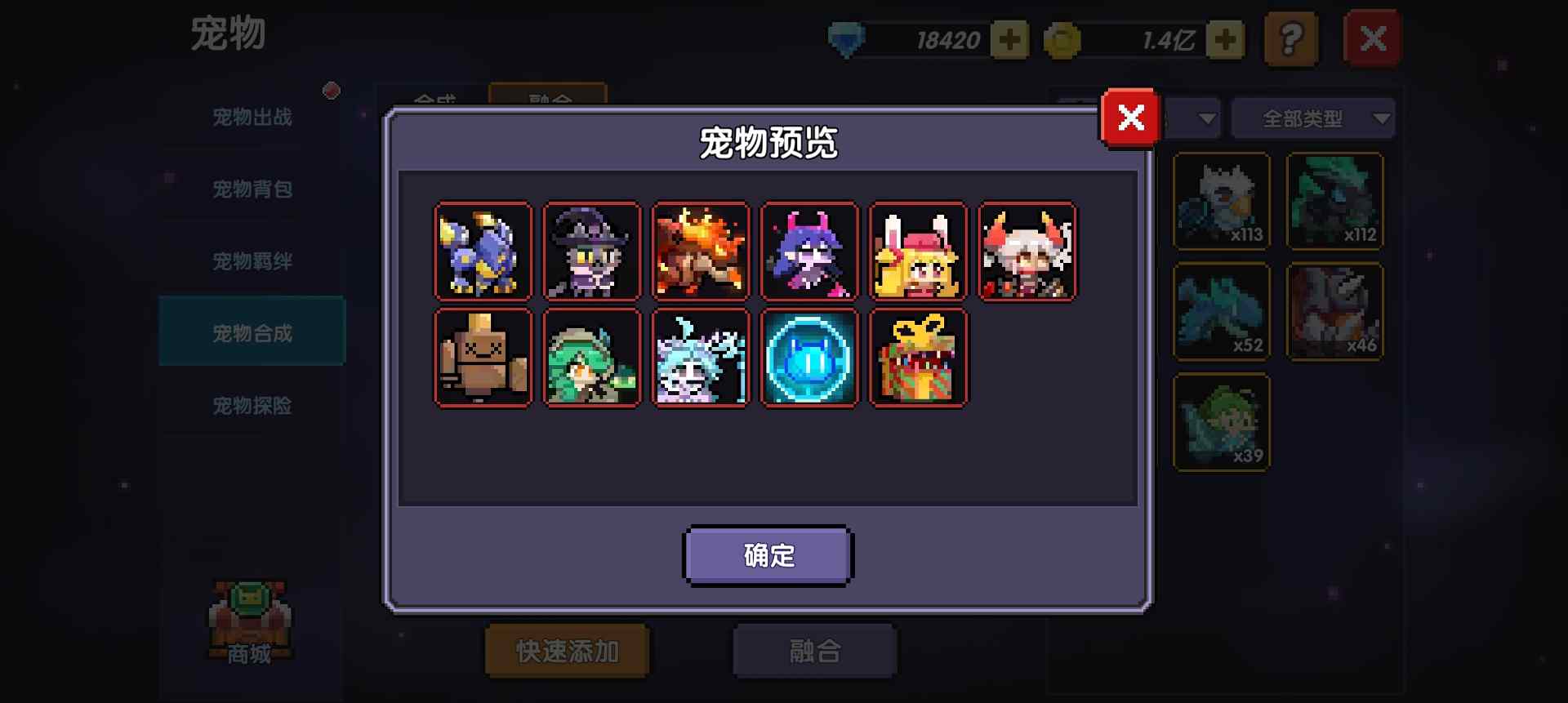This screenshot has height=703, width=1568.
Task: Open the help with the ? button
Action: (x=1292, y=37)
